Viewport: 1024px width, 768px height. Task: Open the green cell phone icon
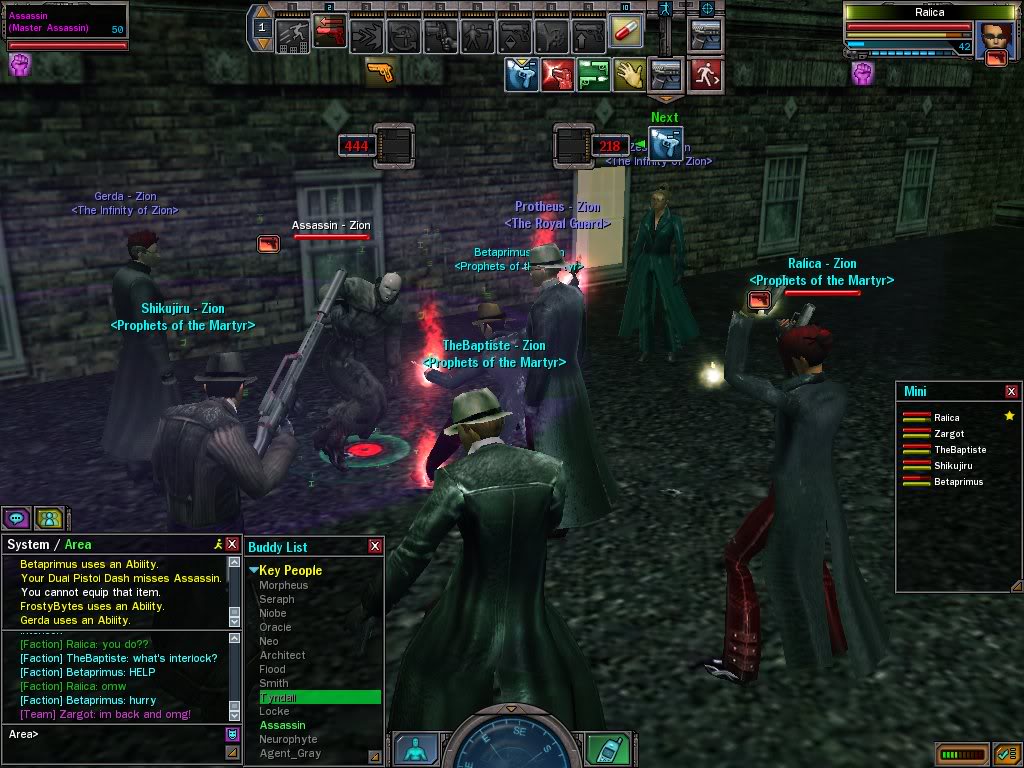[x=604, y=748]
